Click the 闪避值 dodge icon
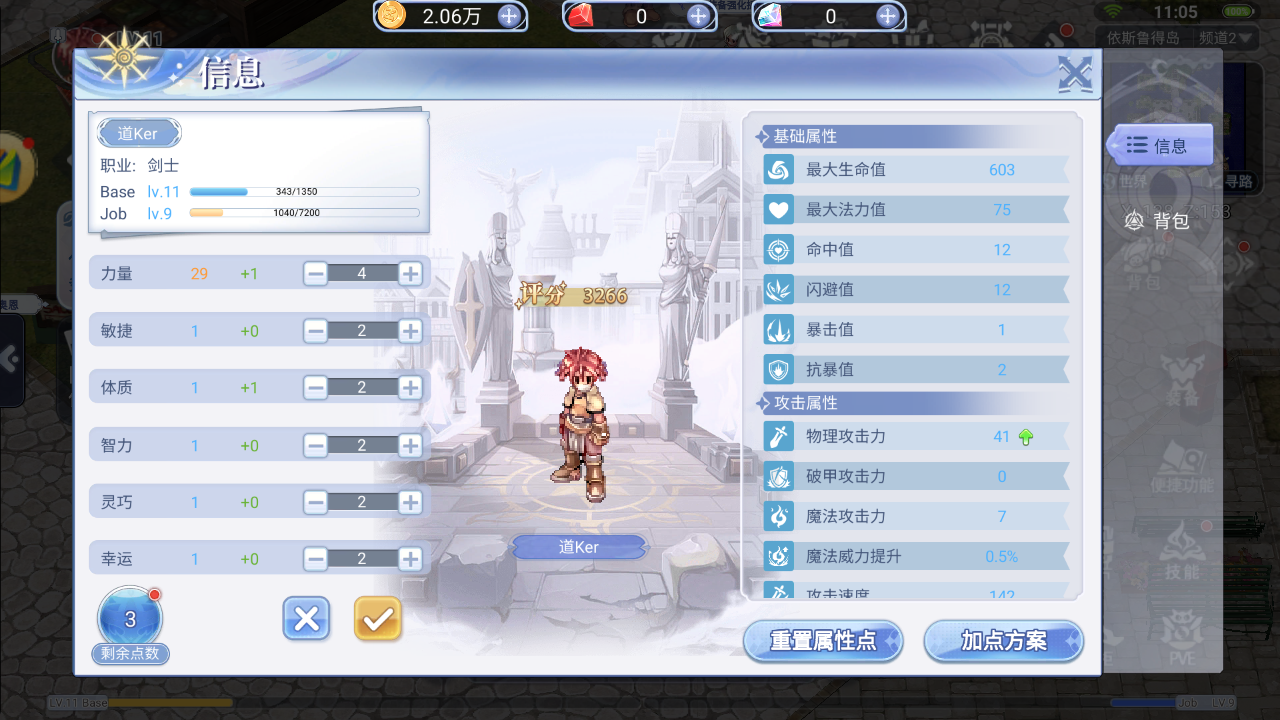The width and height of the screenshot is (1280, 720). coord(781,289)
